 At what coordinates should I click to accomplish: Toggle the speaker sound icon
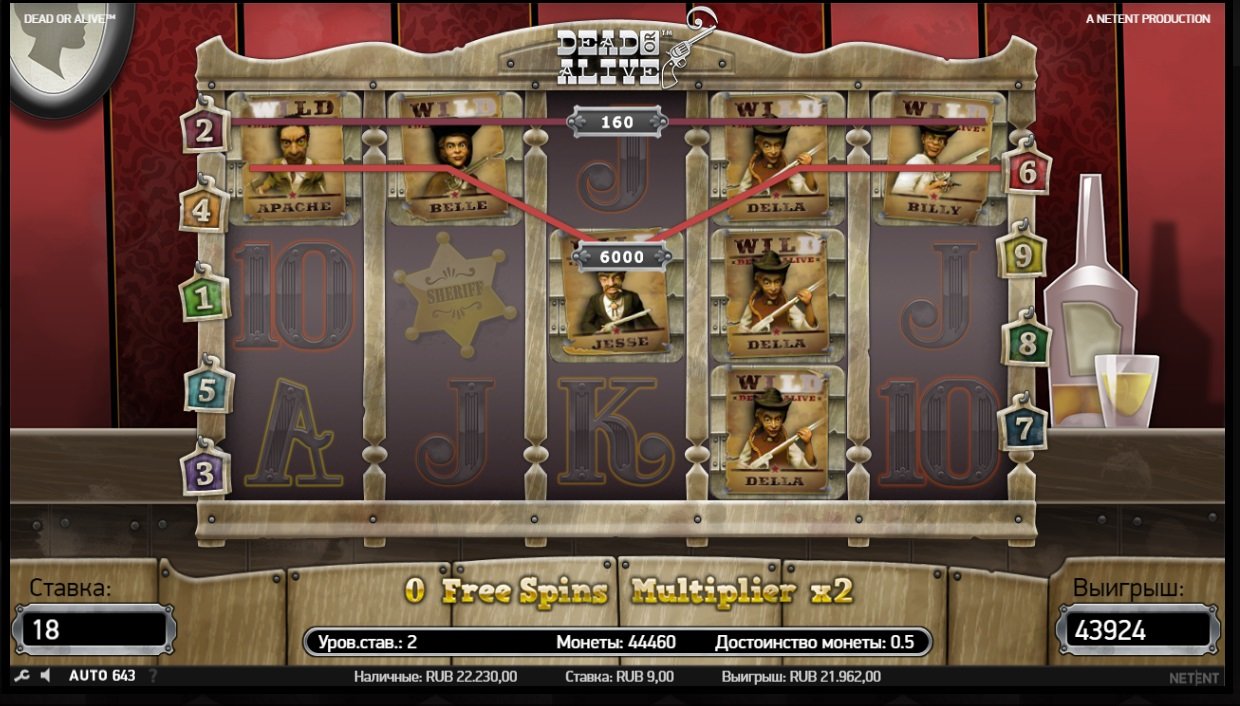coord(45,676)
